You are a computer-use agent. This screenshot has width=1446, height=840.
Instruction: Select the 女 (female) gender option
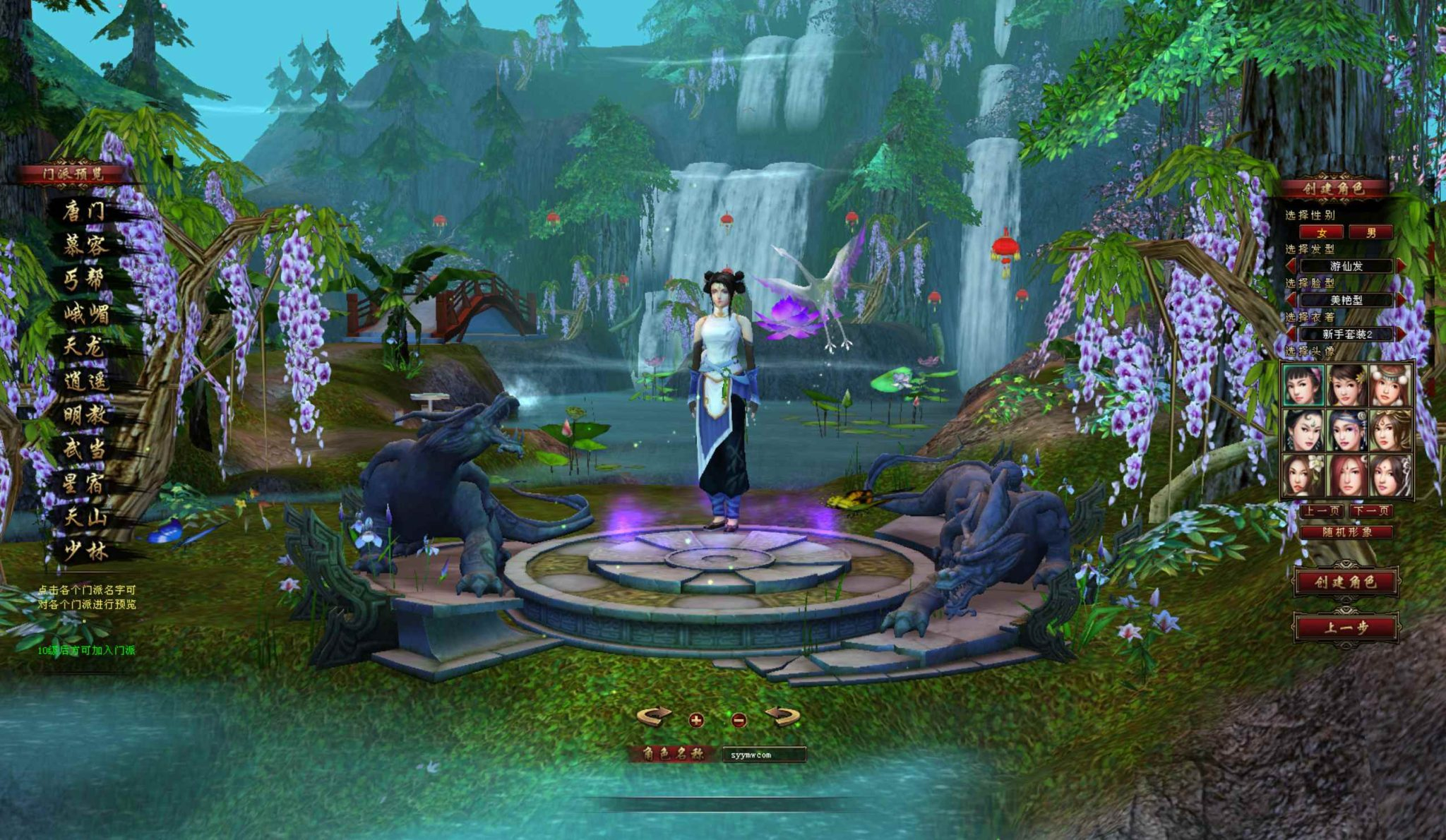point(1322,233)
